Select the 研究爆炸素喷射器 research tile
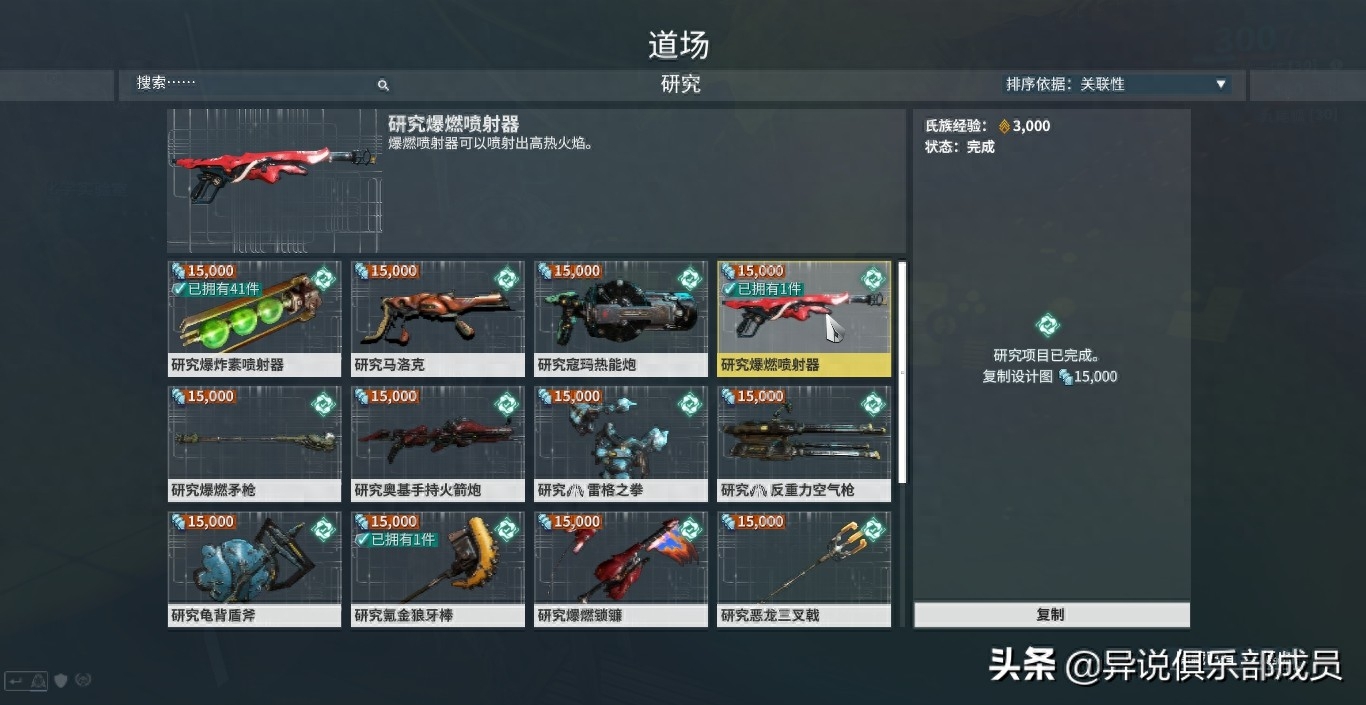Viewport: 1366px width, 705px height. (x=254, y=319)
